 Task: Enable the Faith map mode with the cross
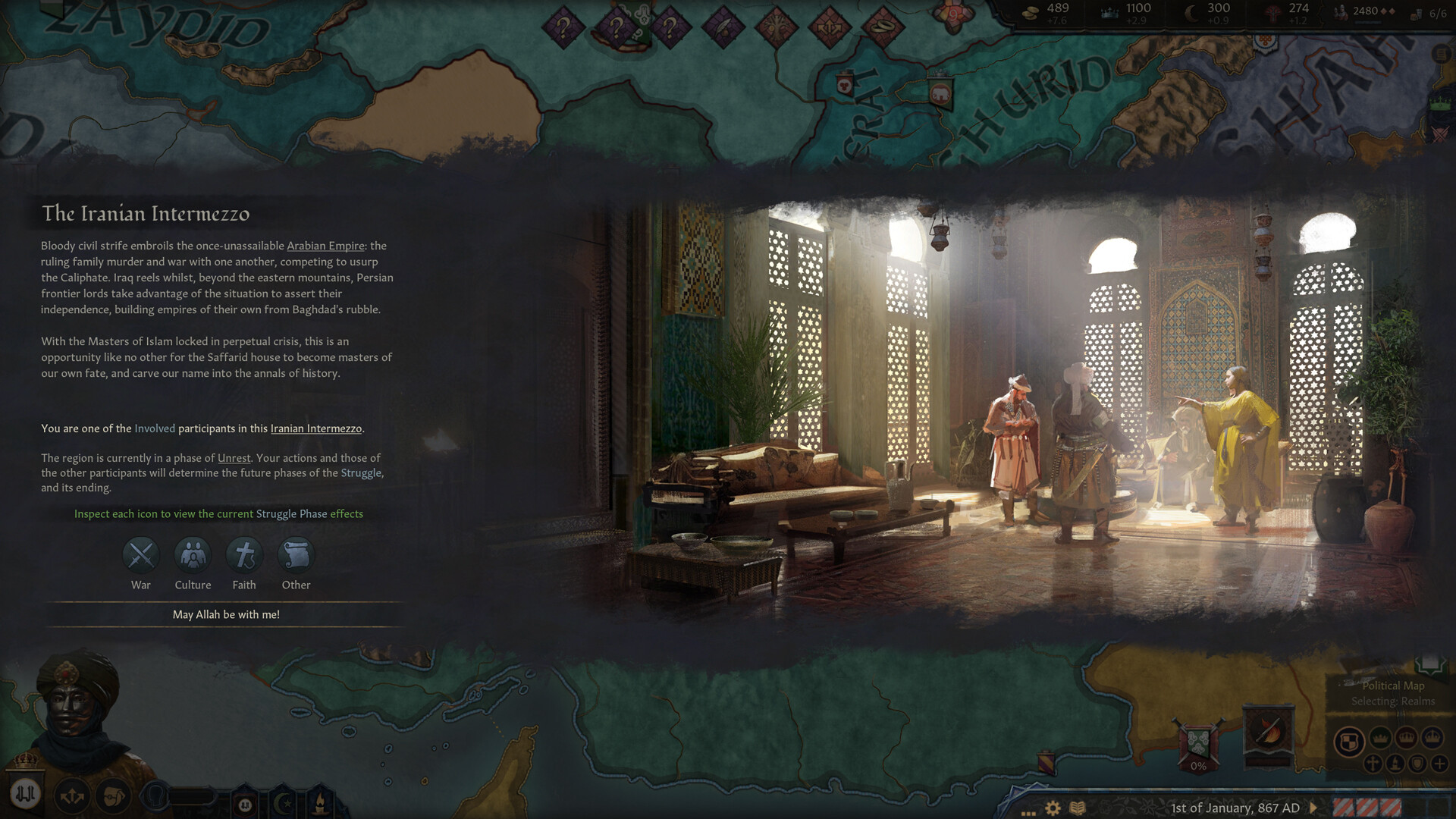coord(1373,763)
